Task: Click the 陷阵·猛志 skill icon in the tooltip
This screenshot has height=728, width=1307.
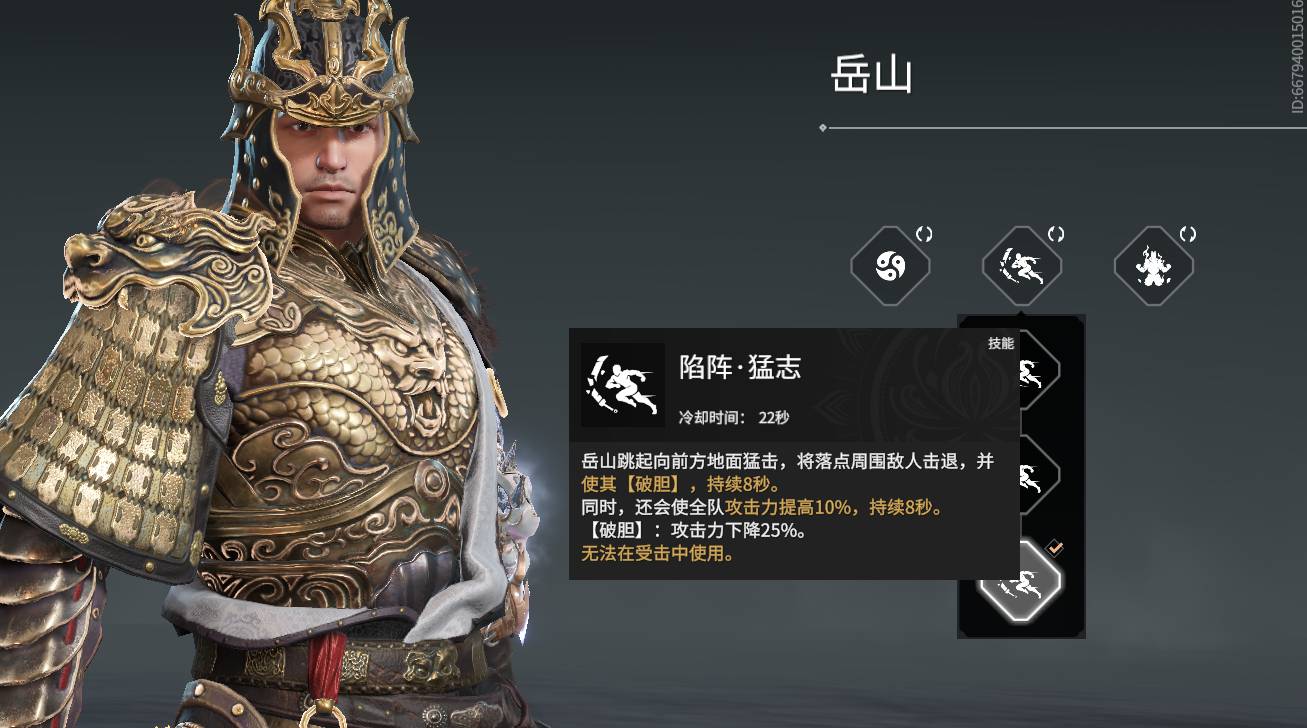Action: (622, 386)
